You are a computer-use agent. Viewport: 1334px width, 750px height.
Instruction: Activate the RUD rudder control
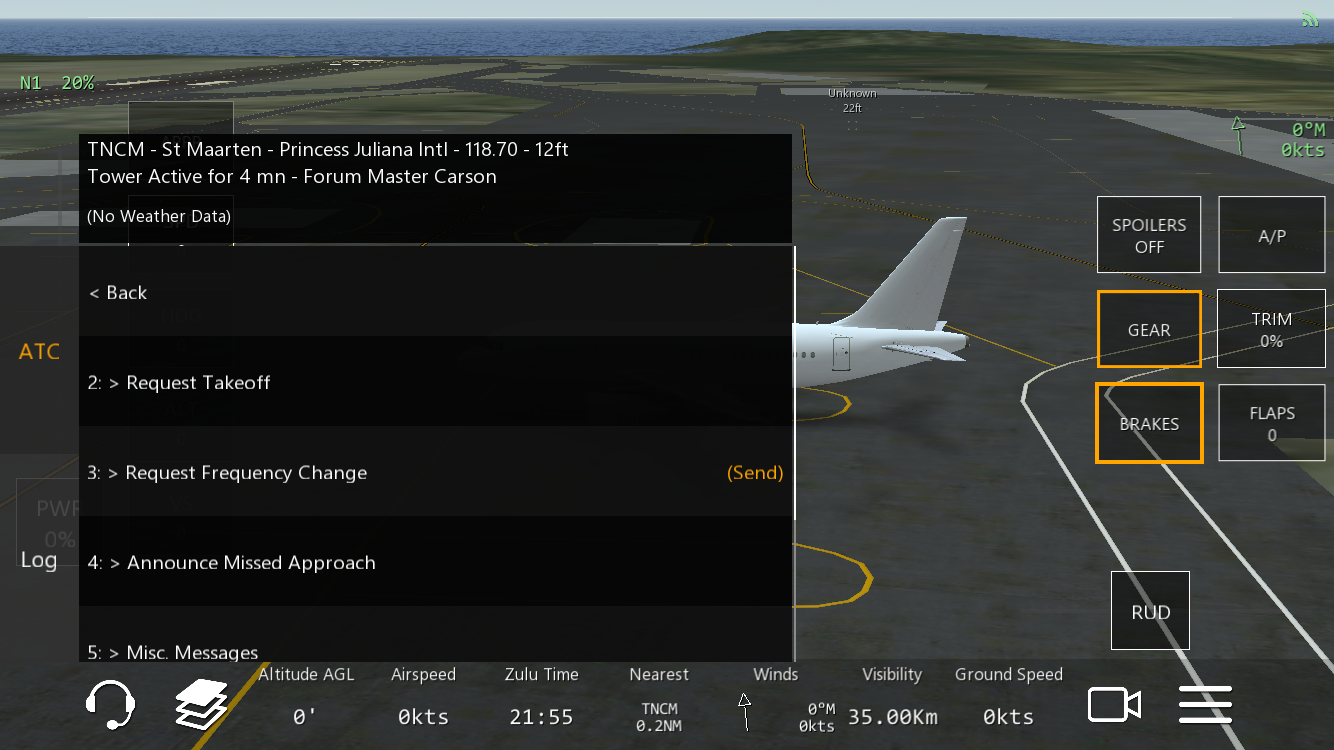coord(1150,611)
